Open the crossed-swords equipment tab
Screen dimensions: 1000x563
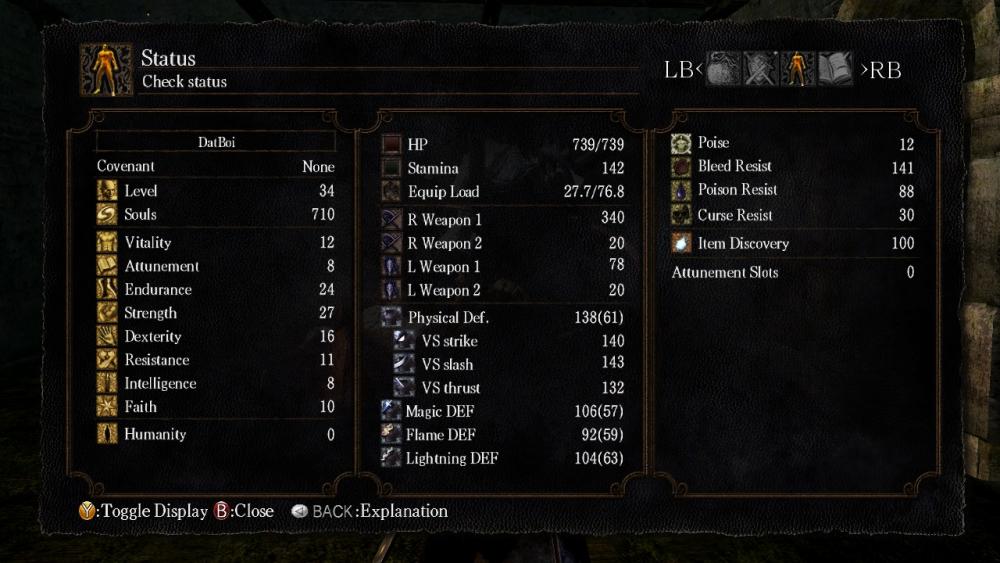click(761, 69)
